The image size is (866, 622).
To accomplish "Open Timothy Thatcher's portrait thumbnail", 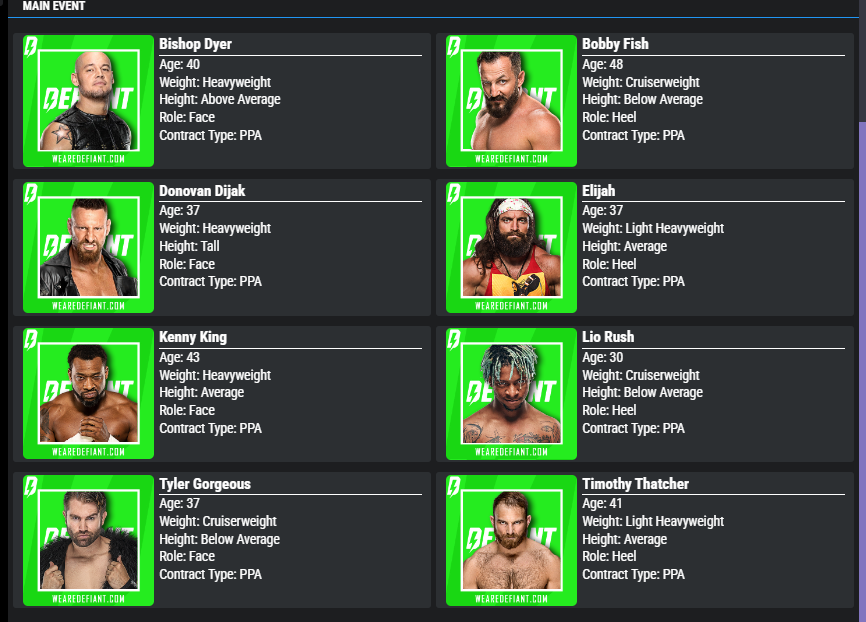I will point(511,540).
